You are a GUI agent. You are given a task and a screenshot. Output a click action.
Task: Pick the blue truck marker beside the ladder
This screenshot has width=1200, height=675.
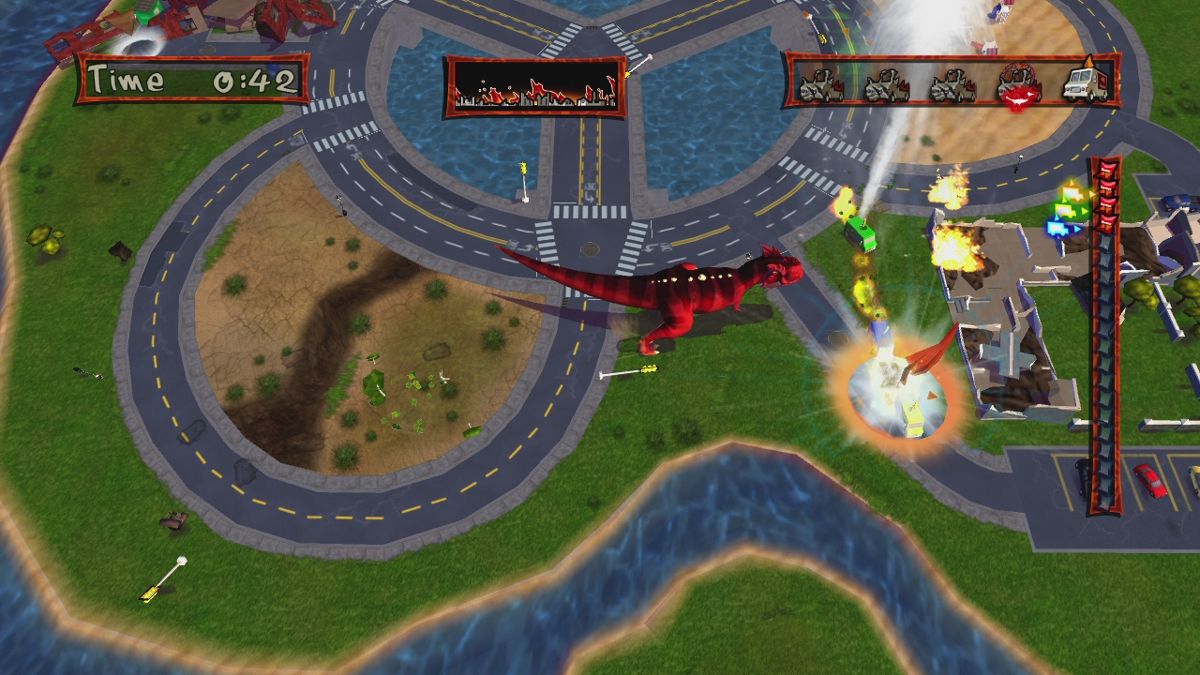click(x=1057, y=228)
